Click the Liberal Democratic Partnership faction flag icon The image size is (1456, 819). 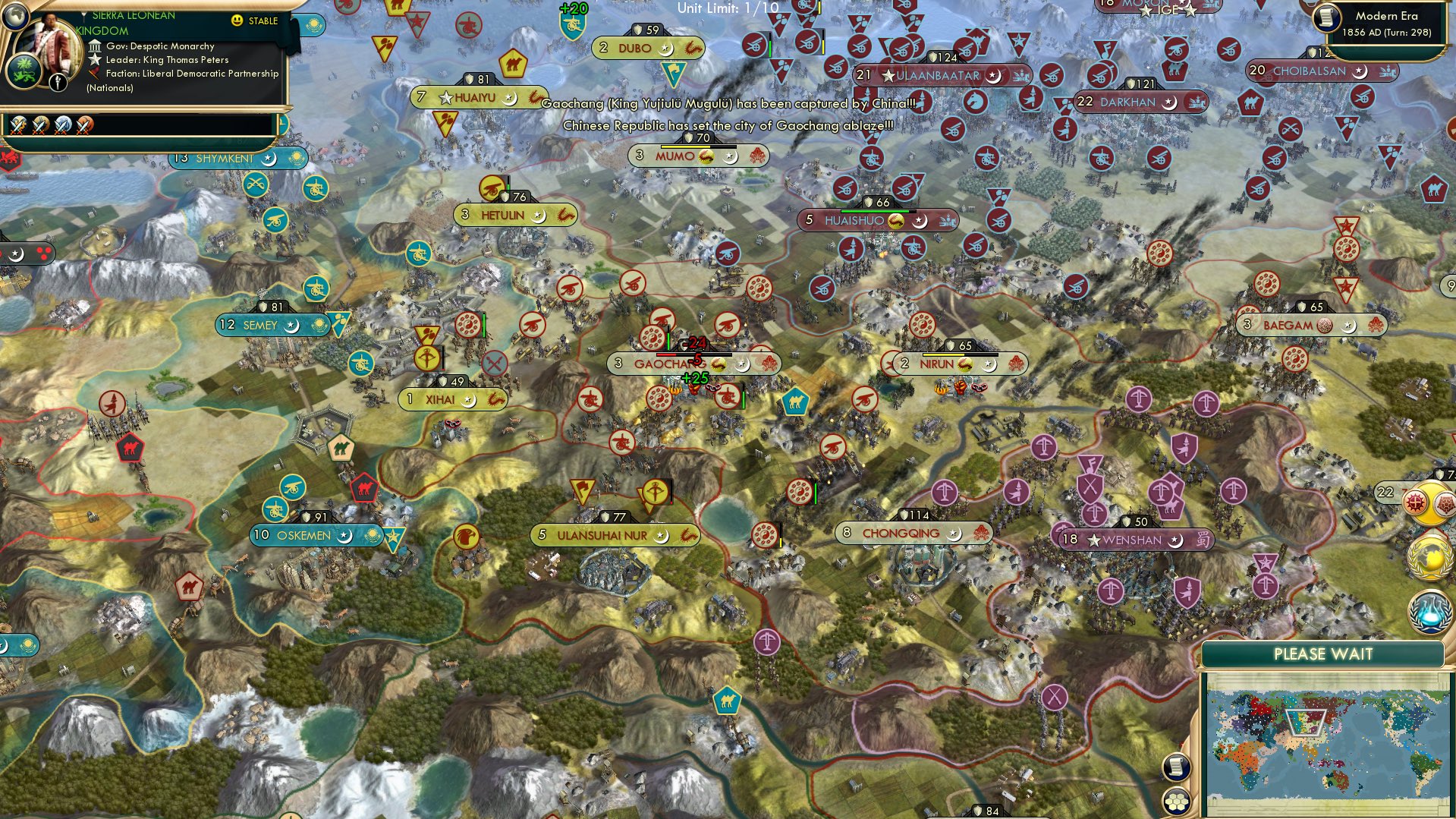94,74
